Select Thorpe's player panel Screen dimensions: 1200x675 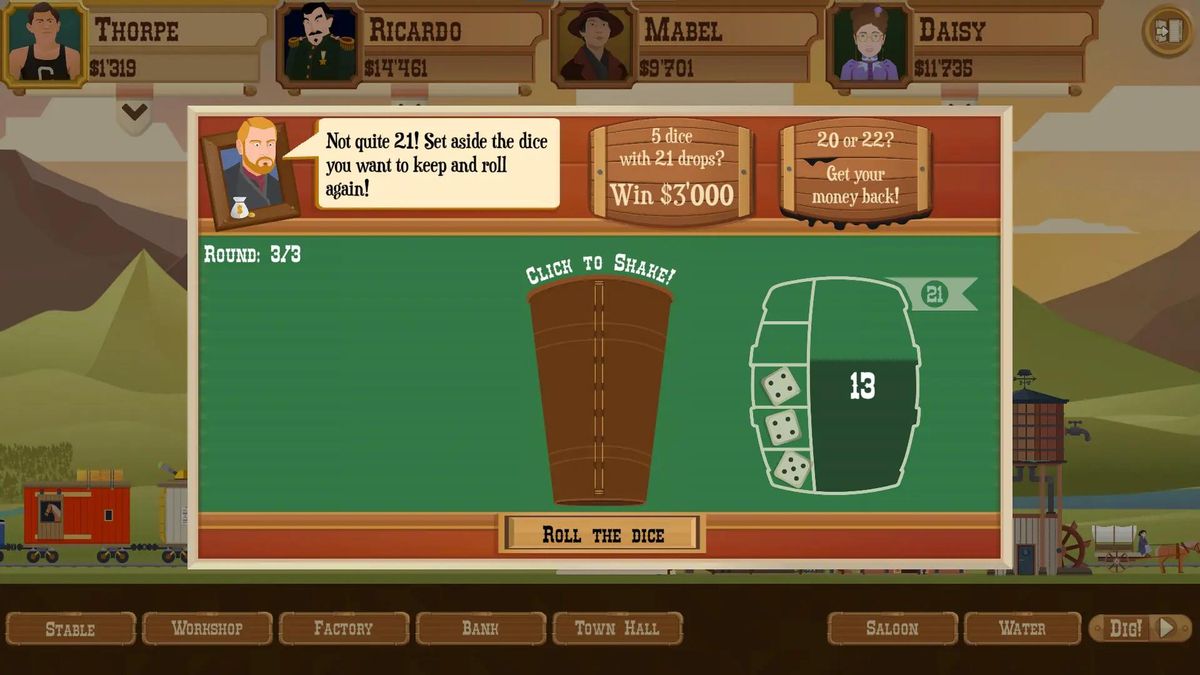(135, 45)
